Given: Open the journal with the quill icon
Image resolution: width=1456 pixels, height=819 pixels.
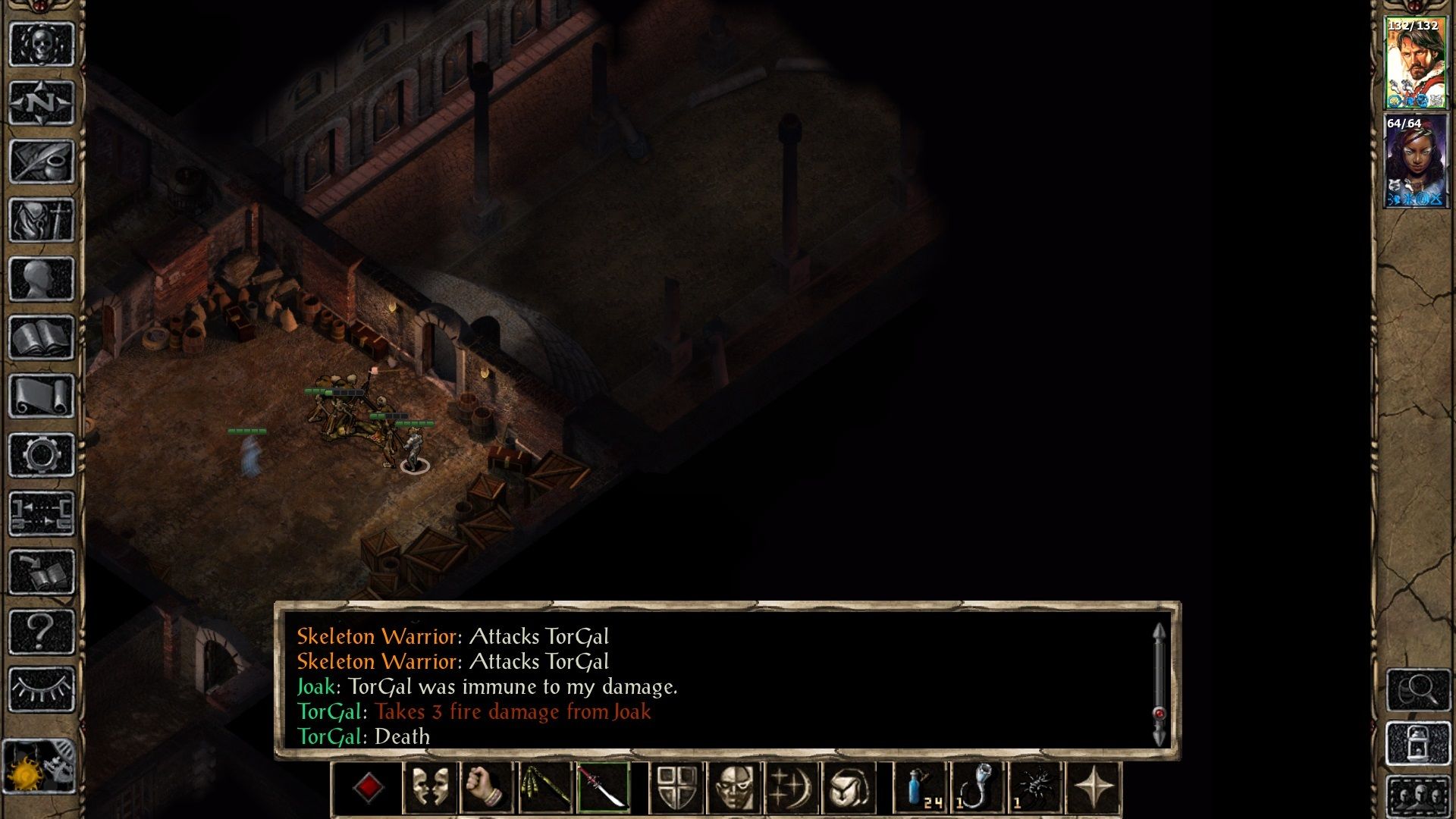Looking at the screenshot, I should (42, 161).
